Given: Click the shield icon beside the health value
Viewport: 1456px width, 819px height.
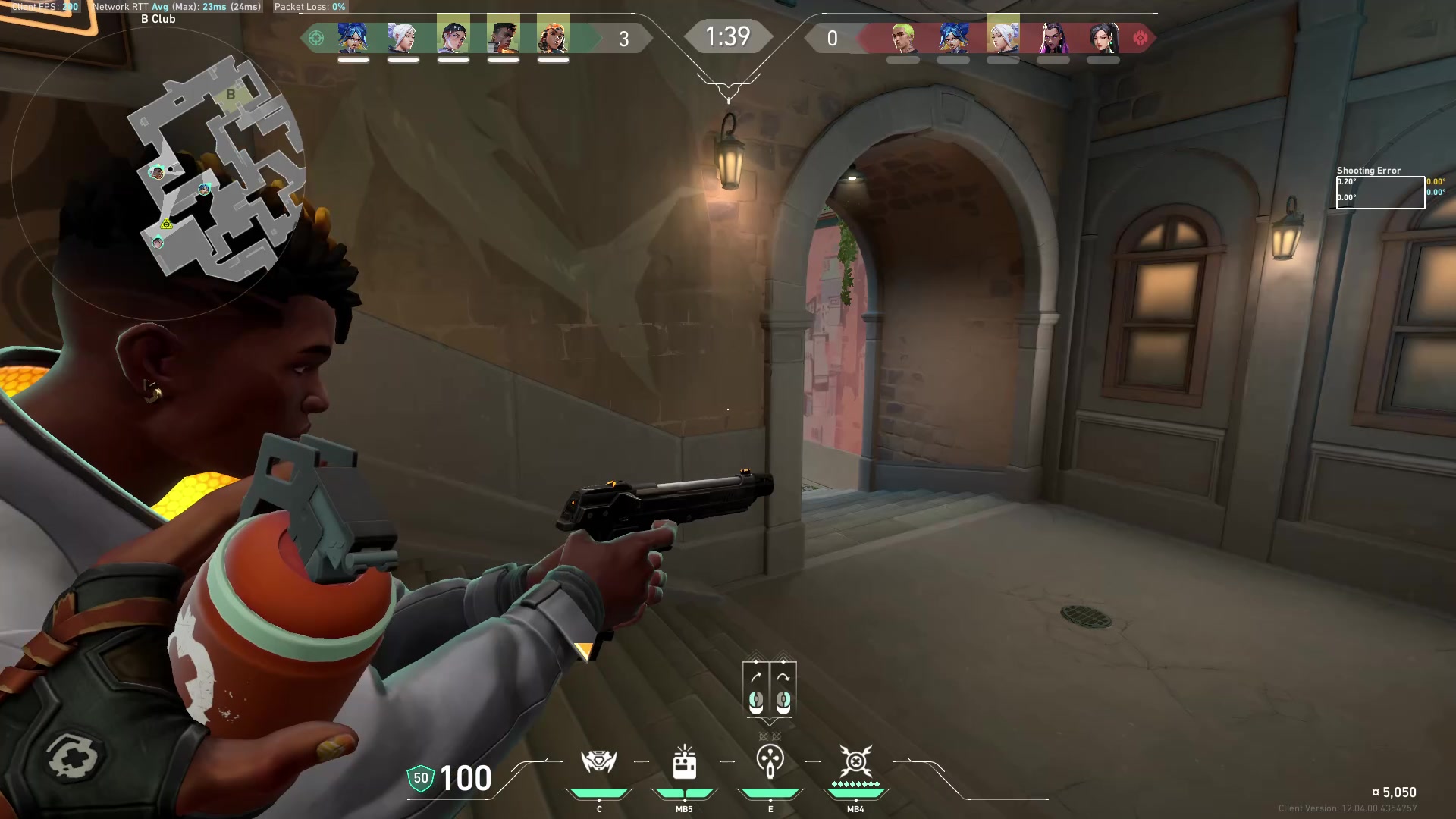Looking at the screenshot, I should (x=419, y=777).
